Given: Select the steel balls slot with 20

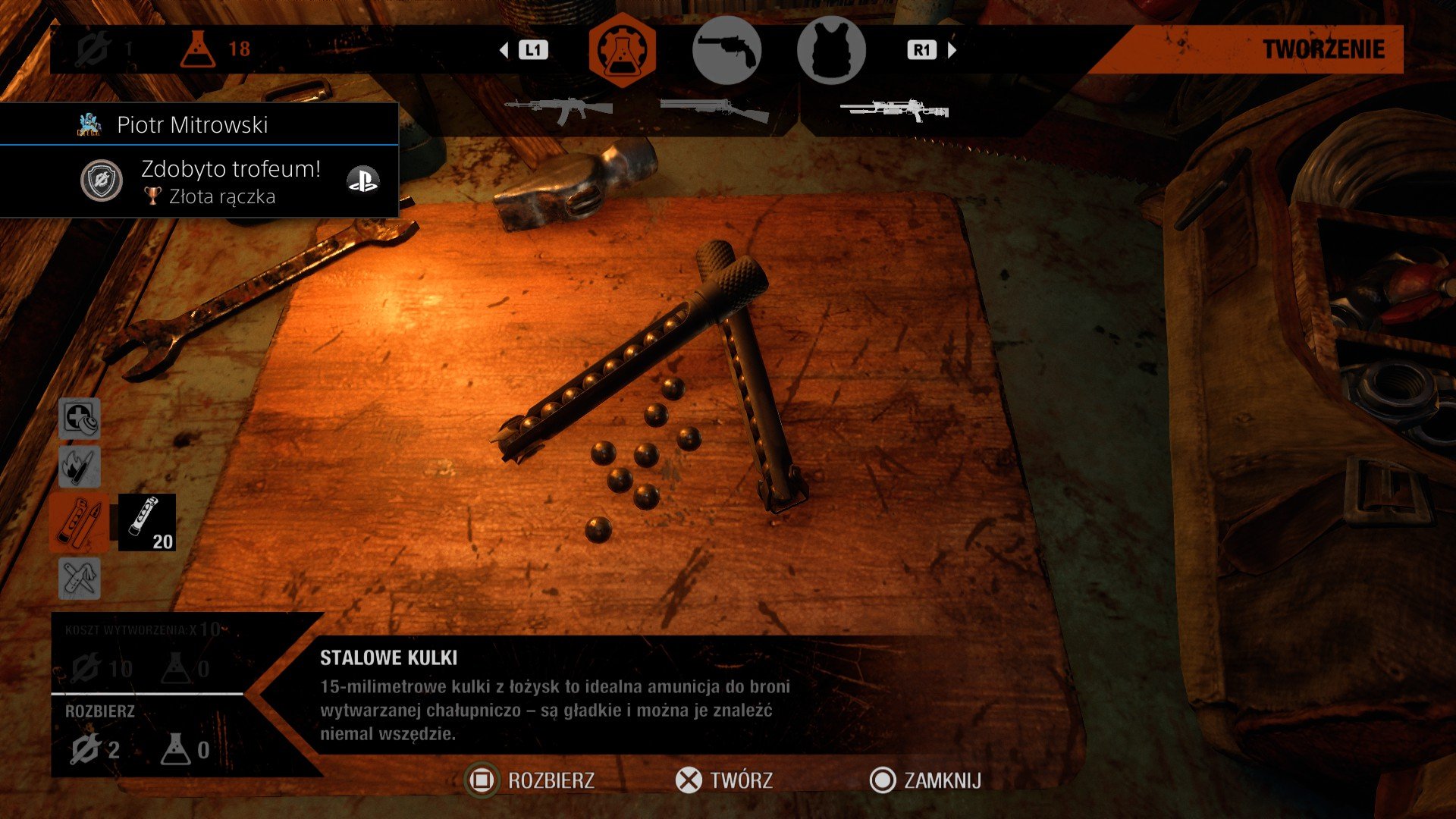Looking at the screenshot, I should pyautogui.click(x=147, y=522).
